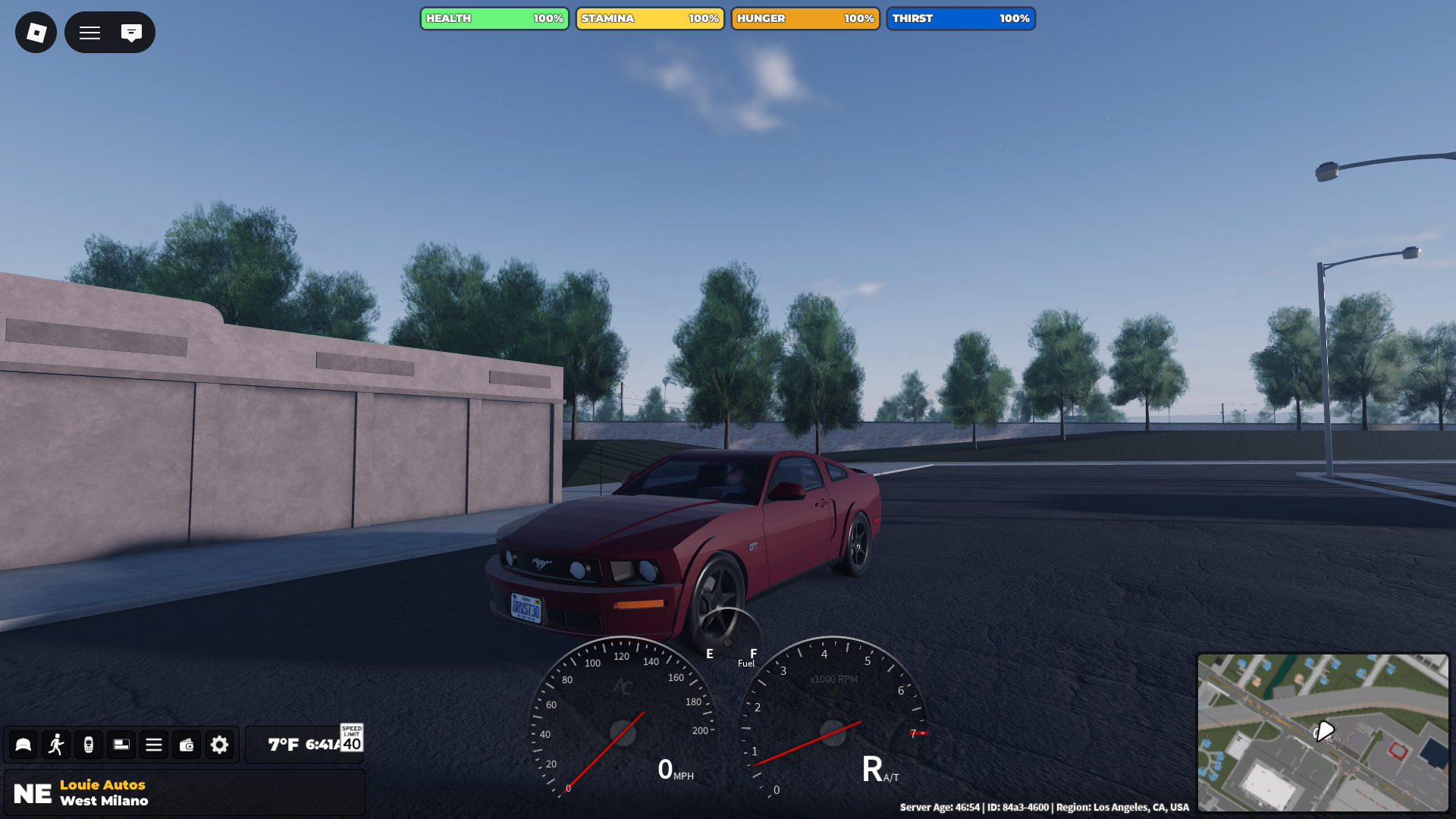Open the three-line list icon in the bottom toolbar
The width and height of the screenshot is (1456, 819).
pos(154,745)
